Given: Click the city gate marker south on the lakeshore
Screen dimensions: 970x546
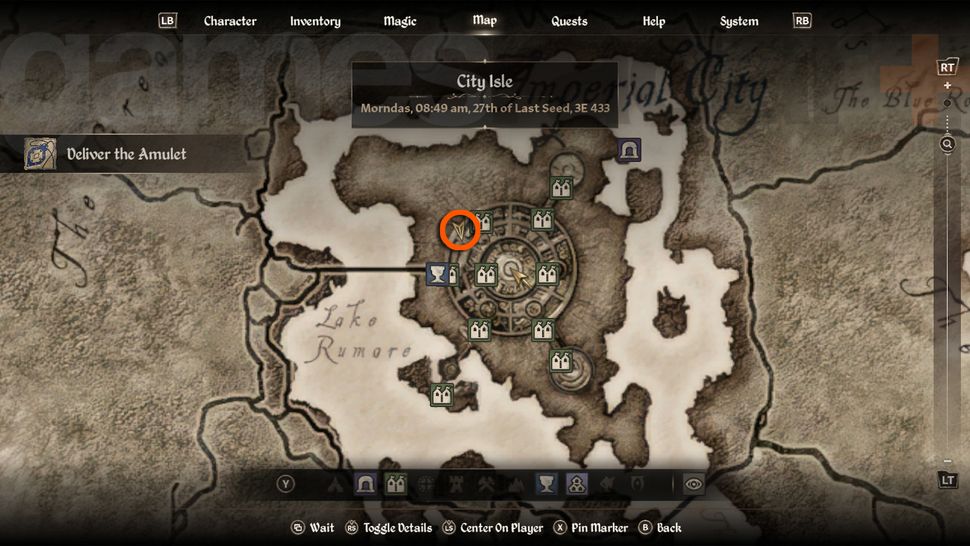Looking at the screenshot, I should click(441, 395).
